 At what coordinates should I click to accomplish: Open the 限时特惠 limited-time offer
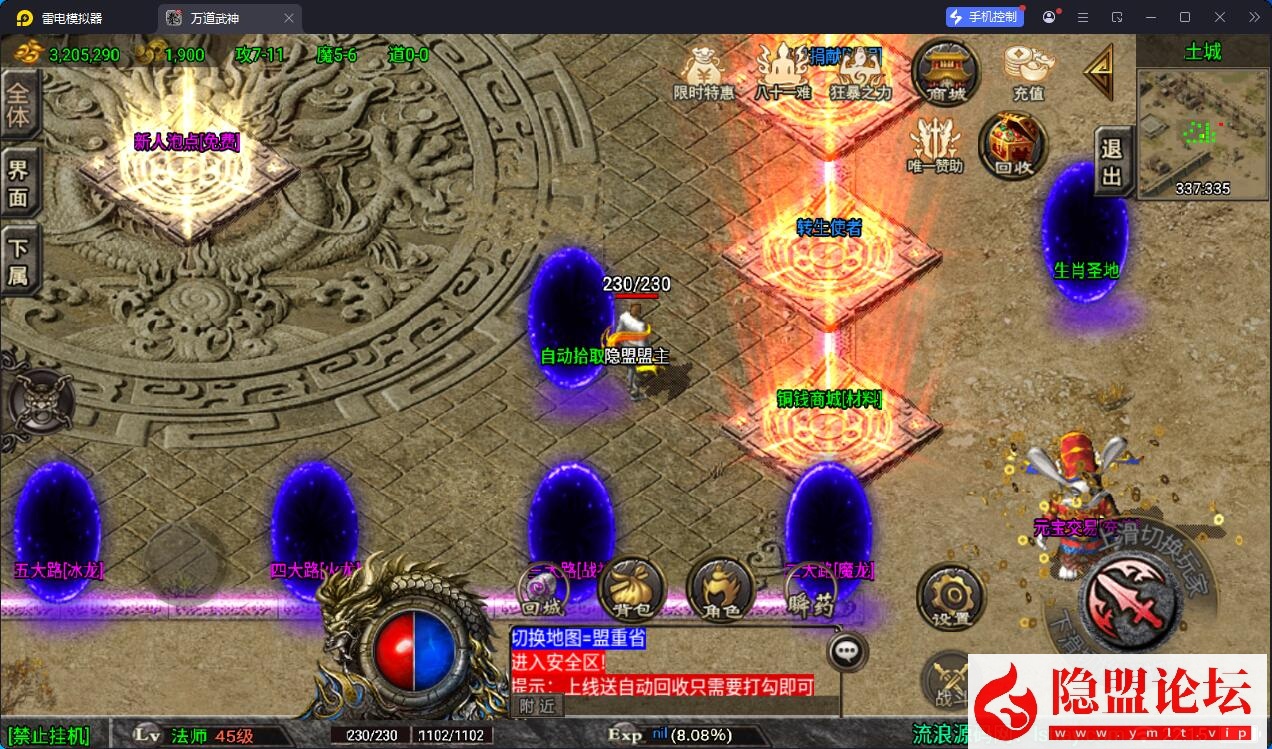click(x=703, y=72)
